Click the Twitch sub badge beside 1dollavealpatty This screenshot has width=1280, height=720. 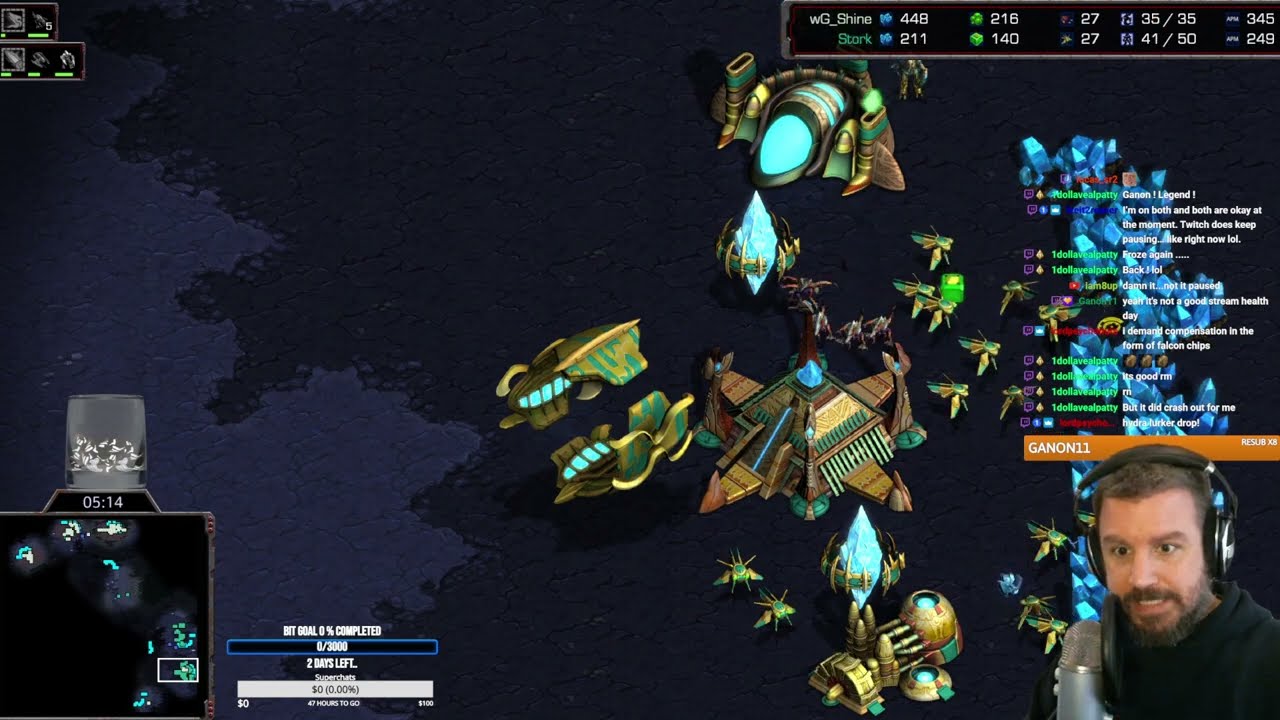pos(1039,196)
